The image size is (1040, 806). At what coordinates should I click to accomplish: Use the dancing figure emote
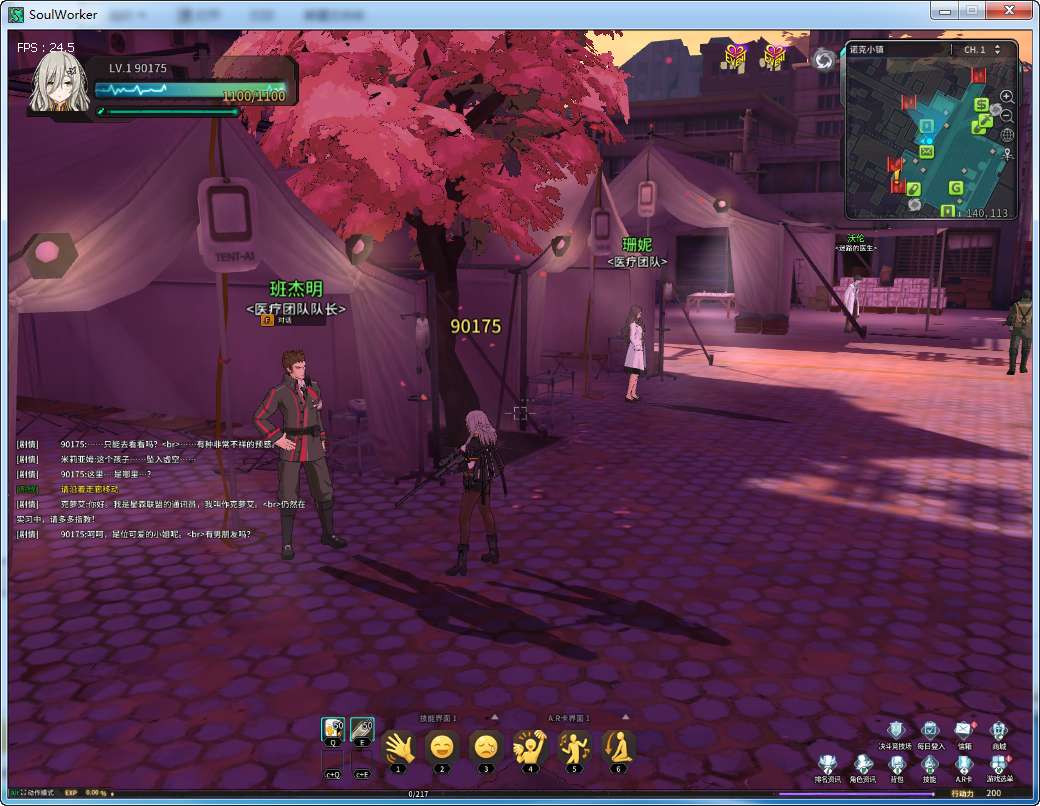tap(573, 747)
